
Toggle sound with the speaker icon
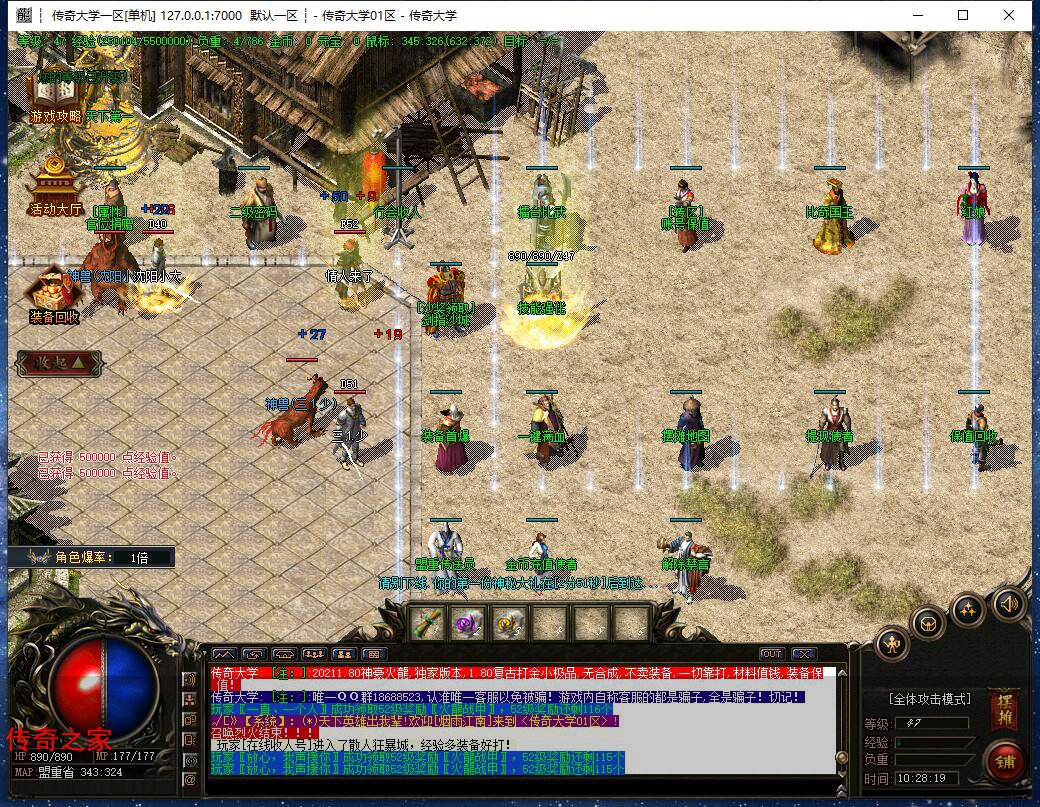click(1009, 603)
